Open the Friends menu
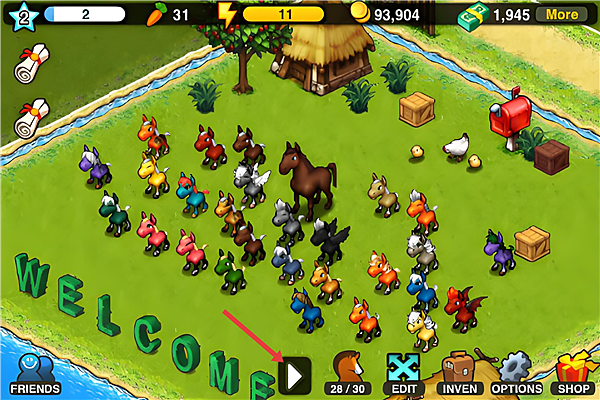Screen dimensions: 600x400 35,373
